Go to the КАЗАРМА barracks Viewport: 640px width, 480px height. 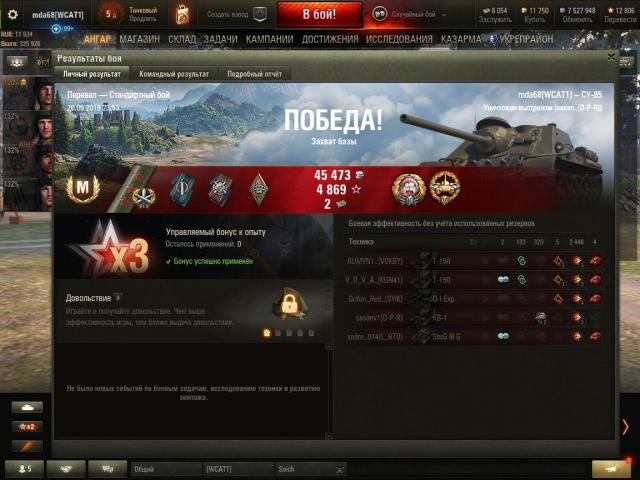(x=460, y=39)
